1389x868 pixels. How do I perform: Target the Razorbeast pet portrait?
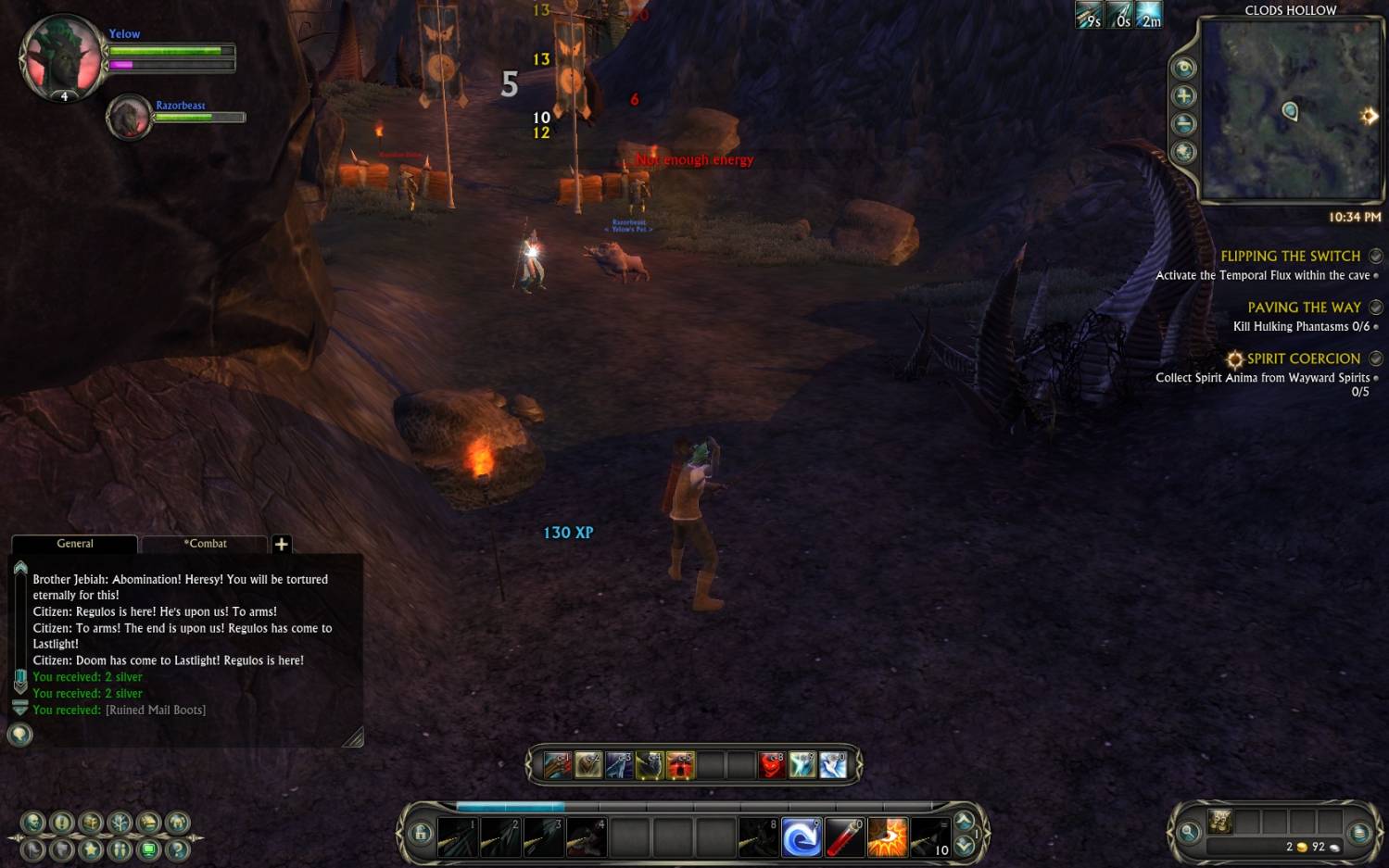pyautogui.click(x=129, y=118)
